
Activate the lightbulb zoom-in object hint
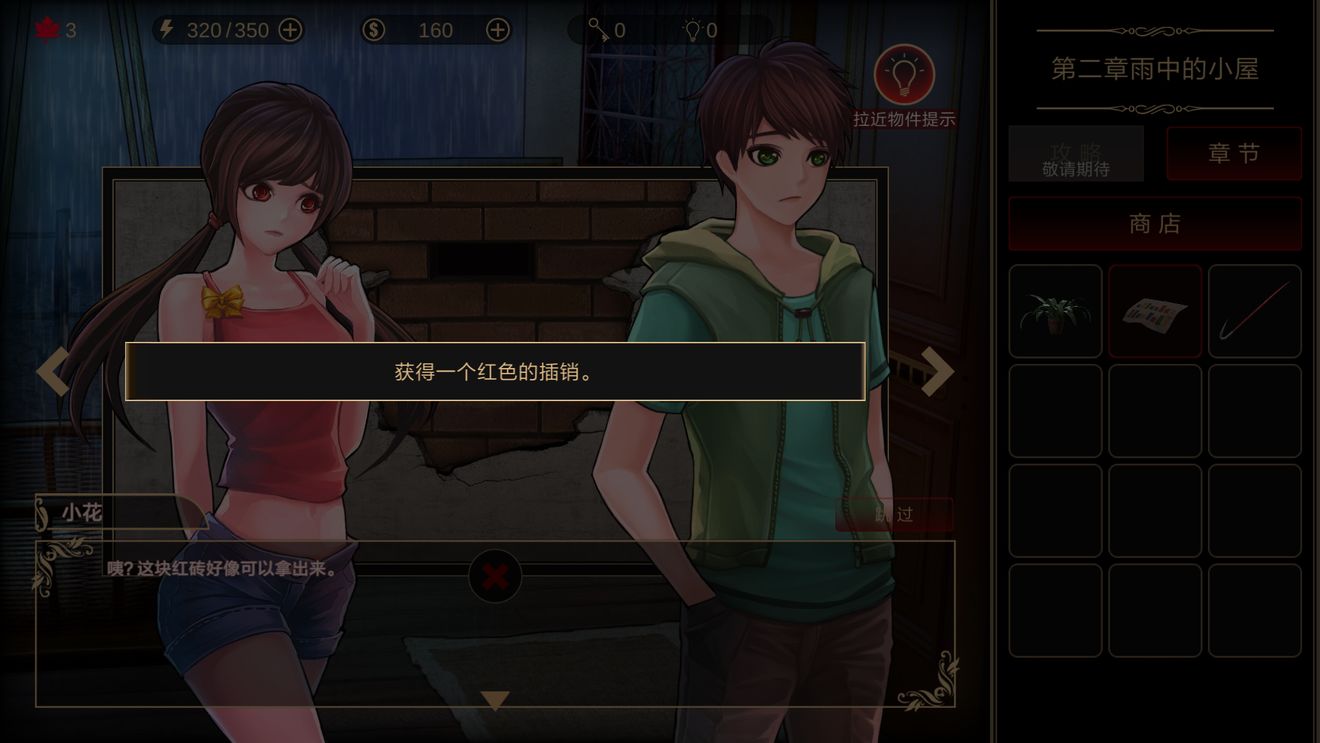pyautogui.click(x=904, y=75)
